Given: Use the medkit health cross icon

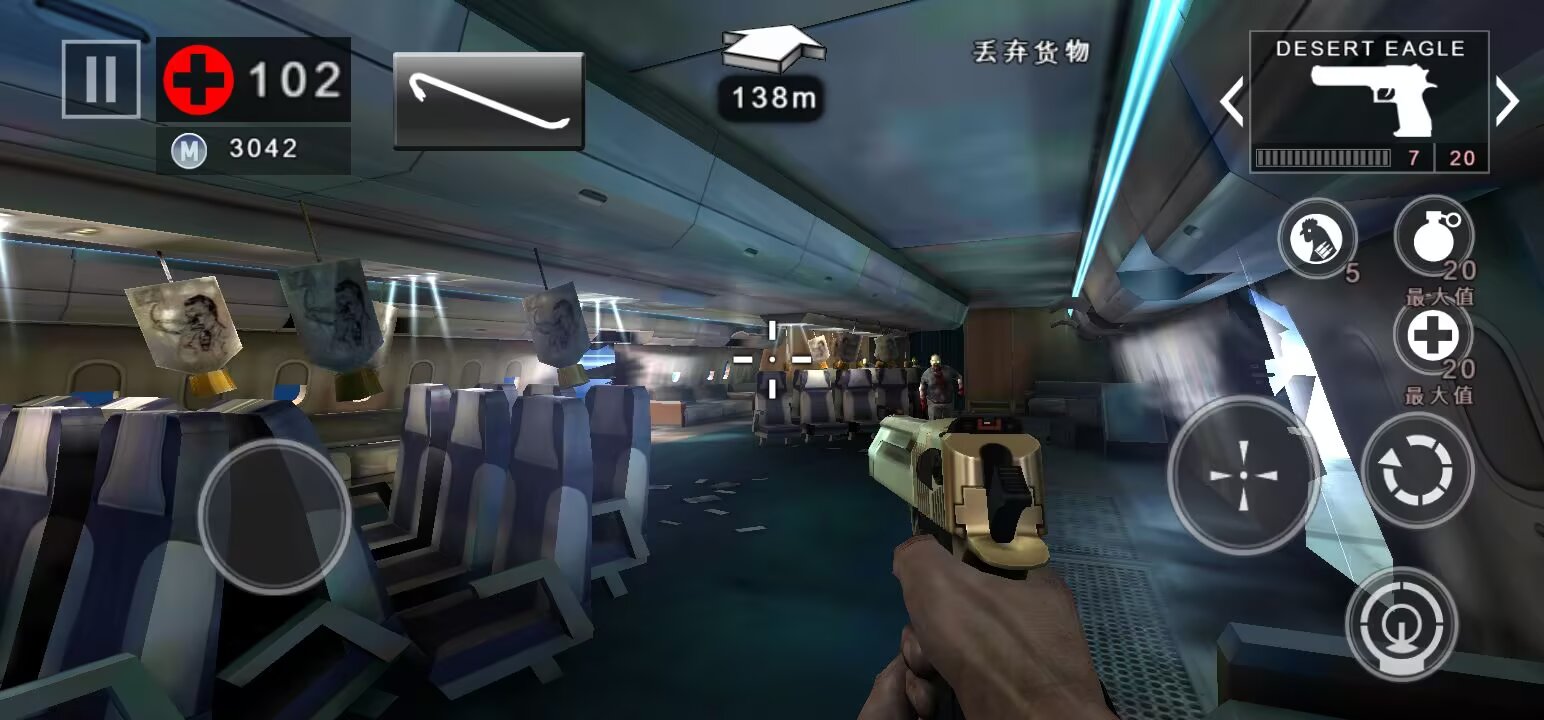Looking at the screenshot, I should click(1435, 335).
